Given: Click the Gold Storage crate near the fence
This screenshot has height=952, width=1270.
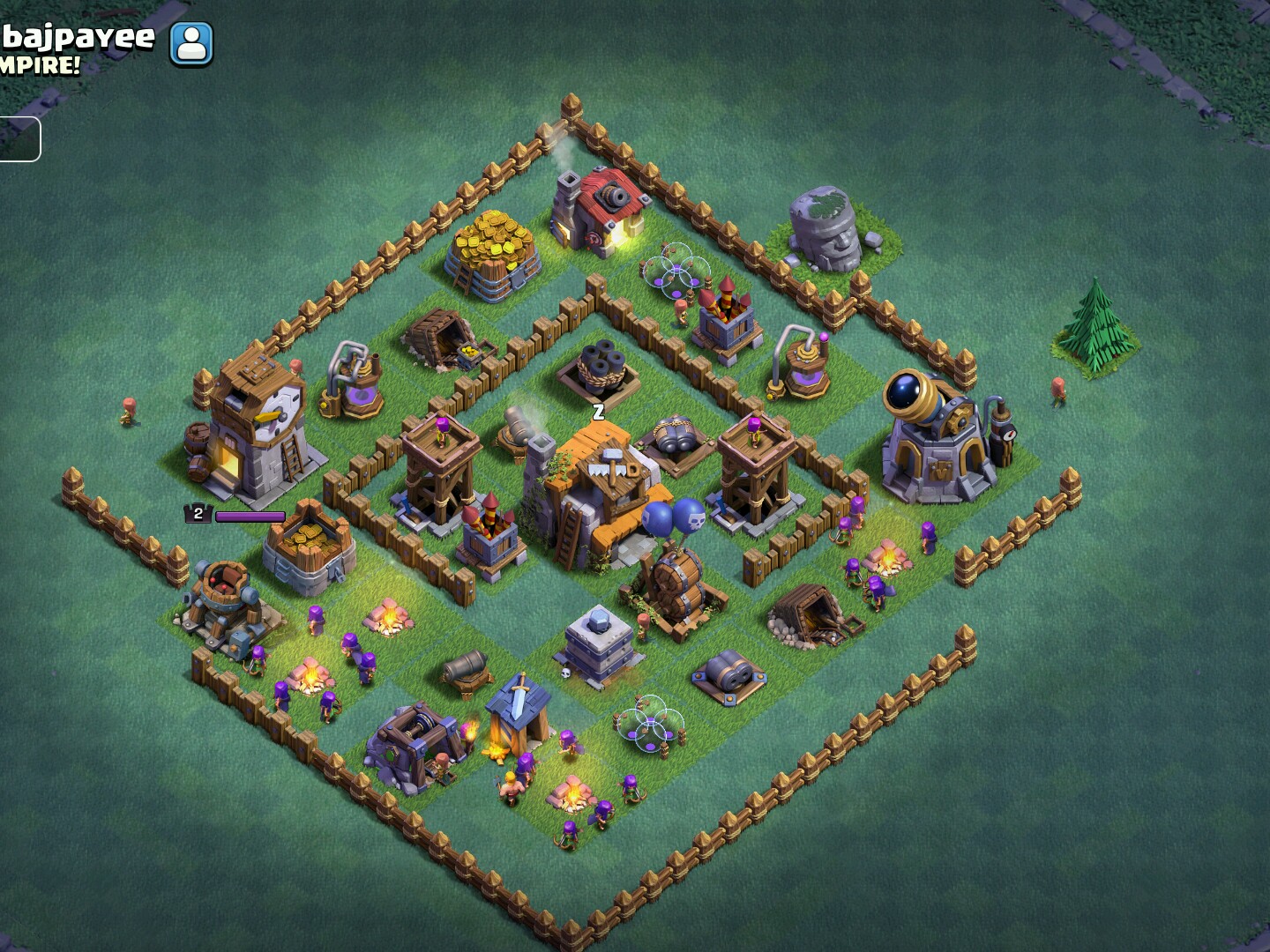Looking at the screenshot, I should click(309, 547).
